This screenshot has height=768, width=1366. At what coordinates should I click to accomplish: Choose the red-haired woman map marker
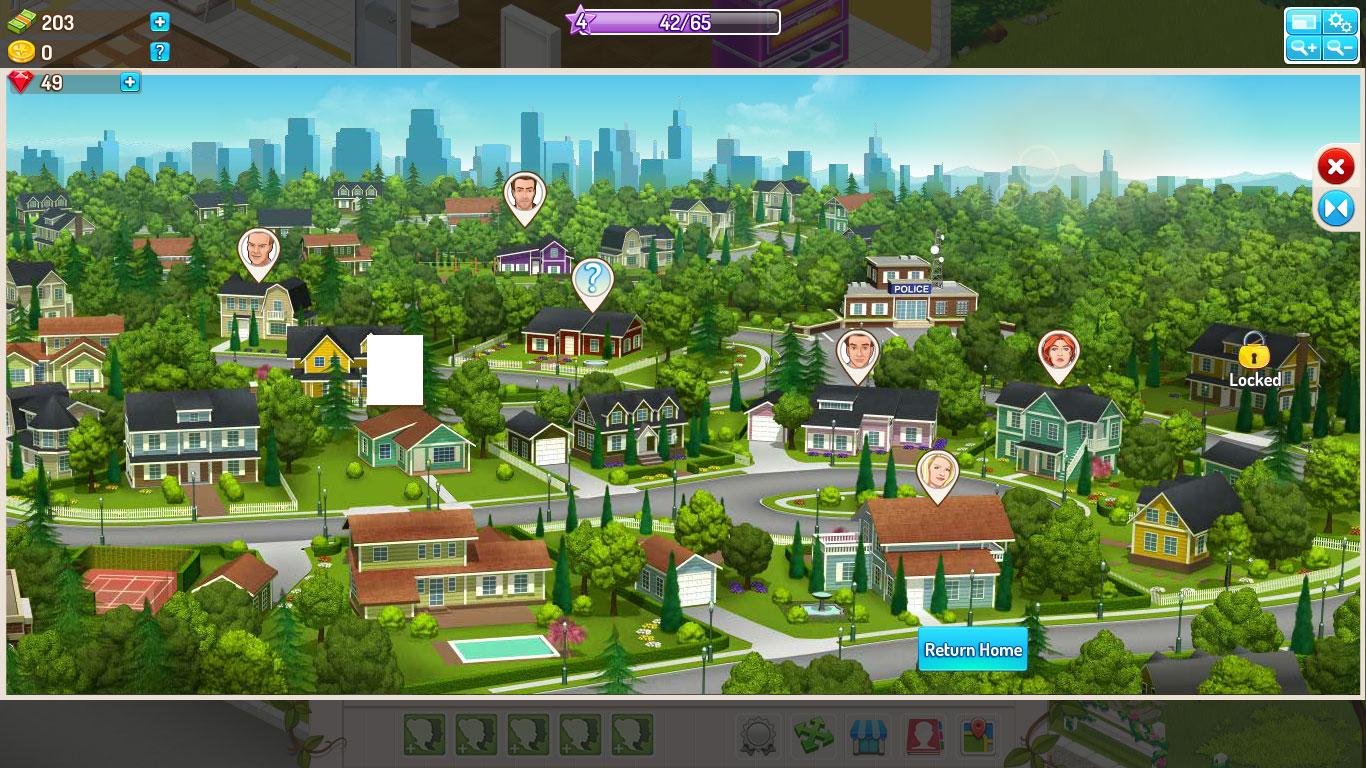(1058, 352)
